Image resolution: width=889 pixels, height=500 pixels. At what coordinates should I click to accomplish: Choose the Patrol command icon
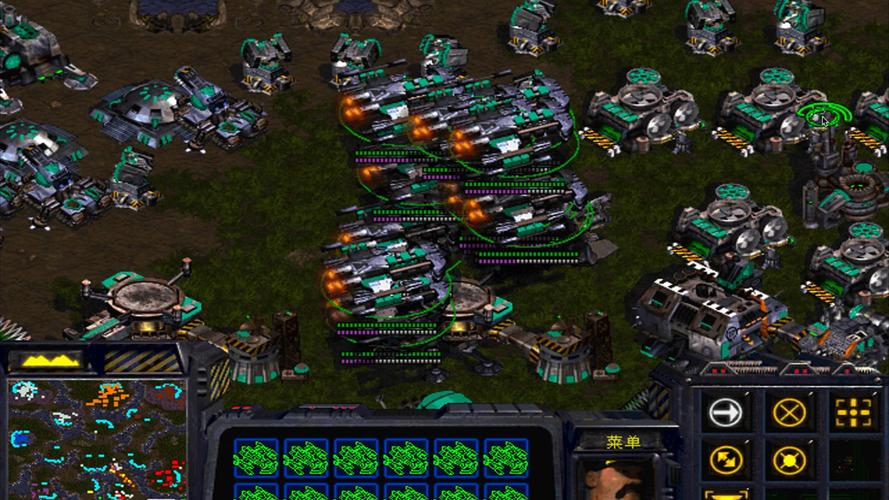725,460
